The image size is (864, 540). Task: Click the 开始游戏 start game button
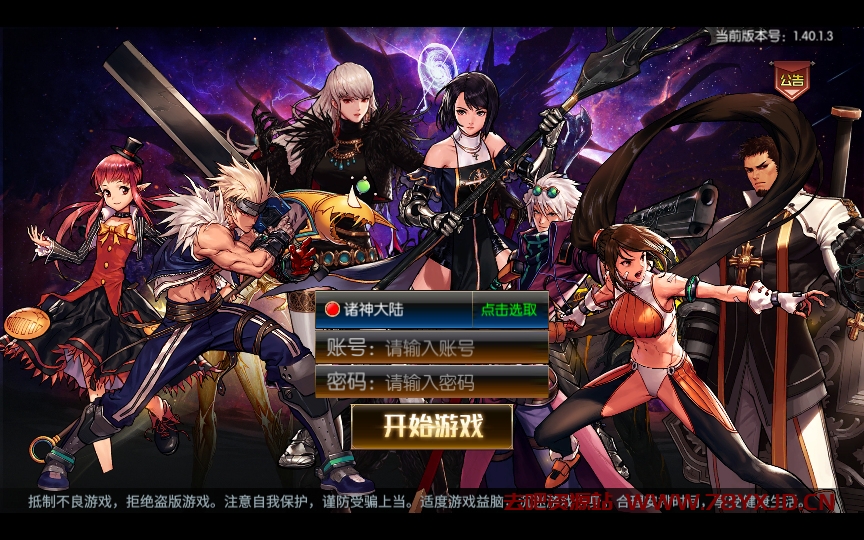click(x=432, y=426)
